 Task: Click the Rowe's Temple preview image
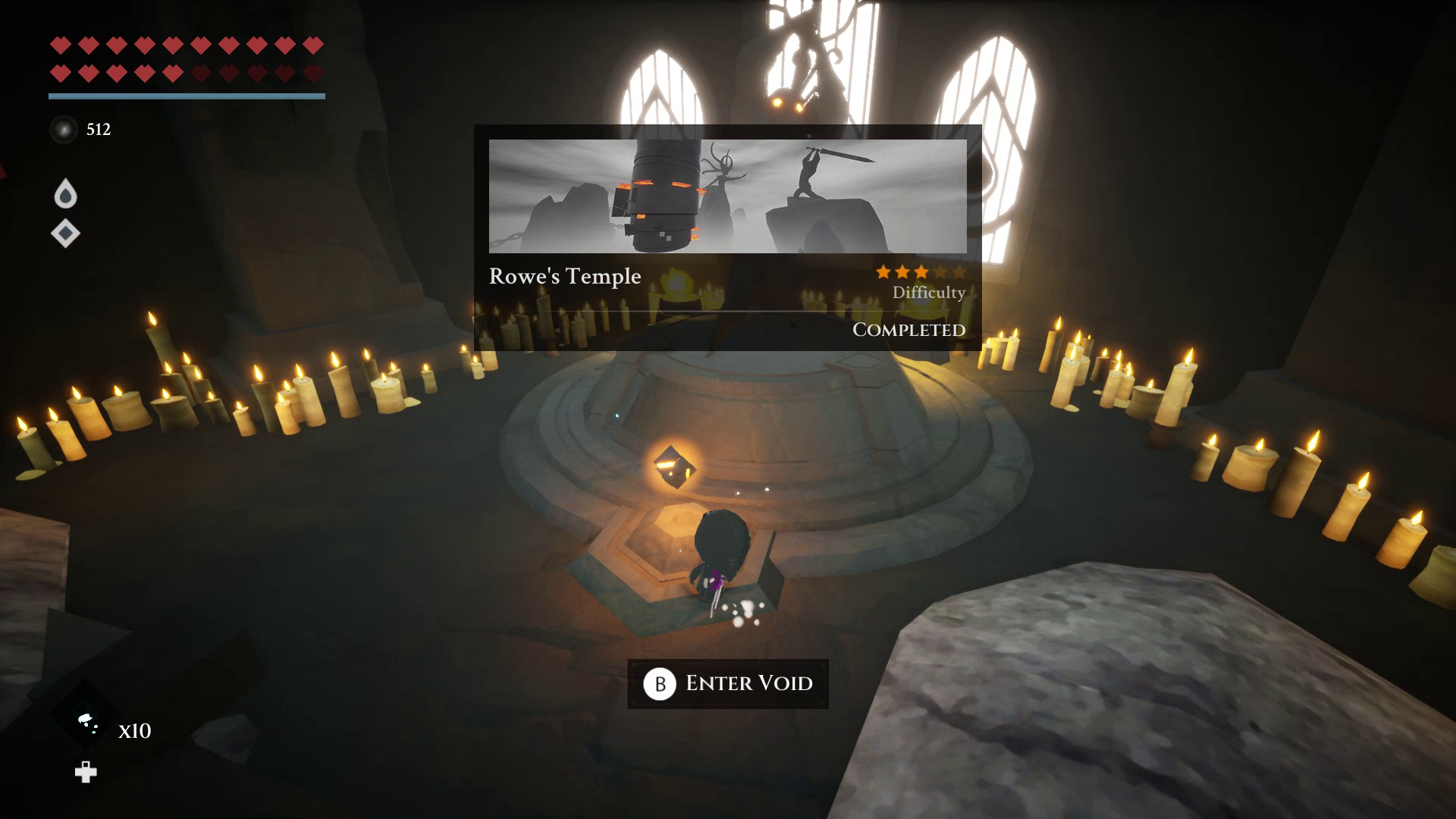point(727,196)
